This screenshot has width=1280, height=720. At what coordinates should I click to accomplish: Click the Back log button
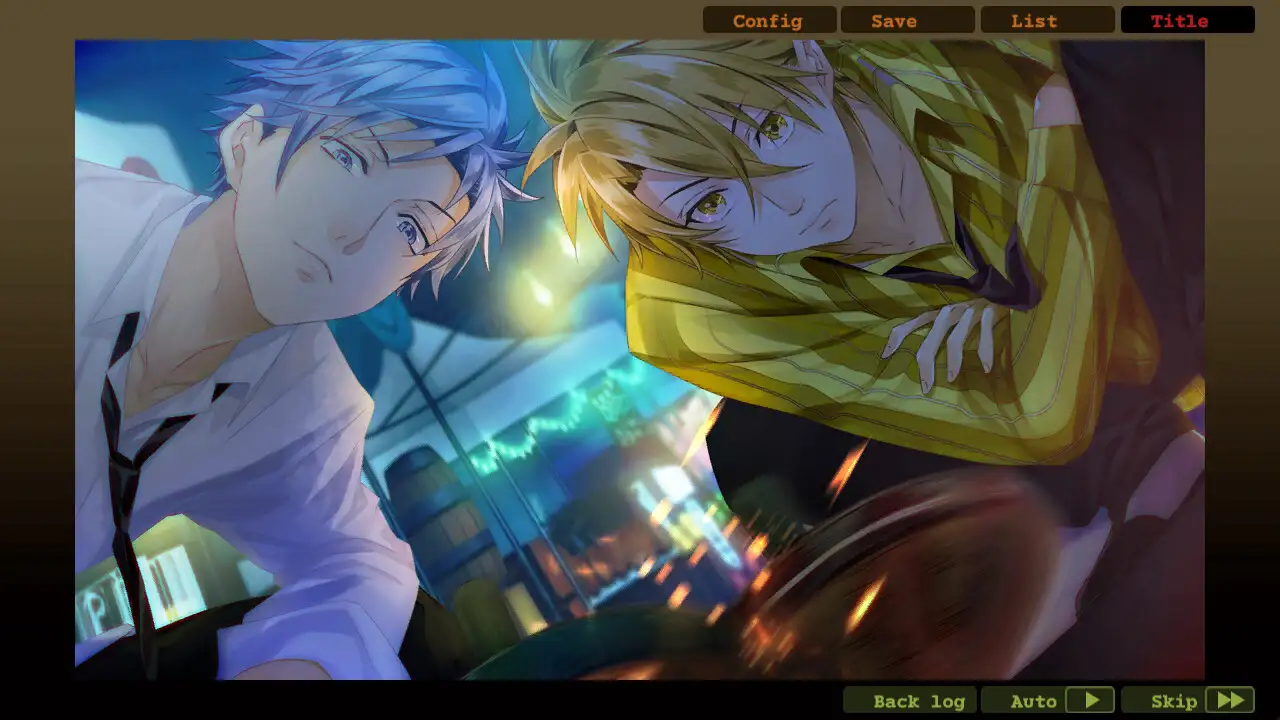click(908, 700)
